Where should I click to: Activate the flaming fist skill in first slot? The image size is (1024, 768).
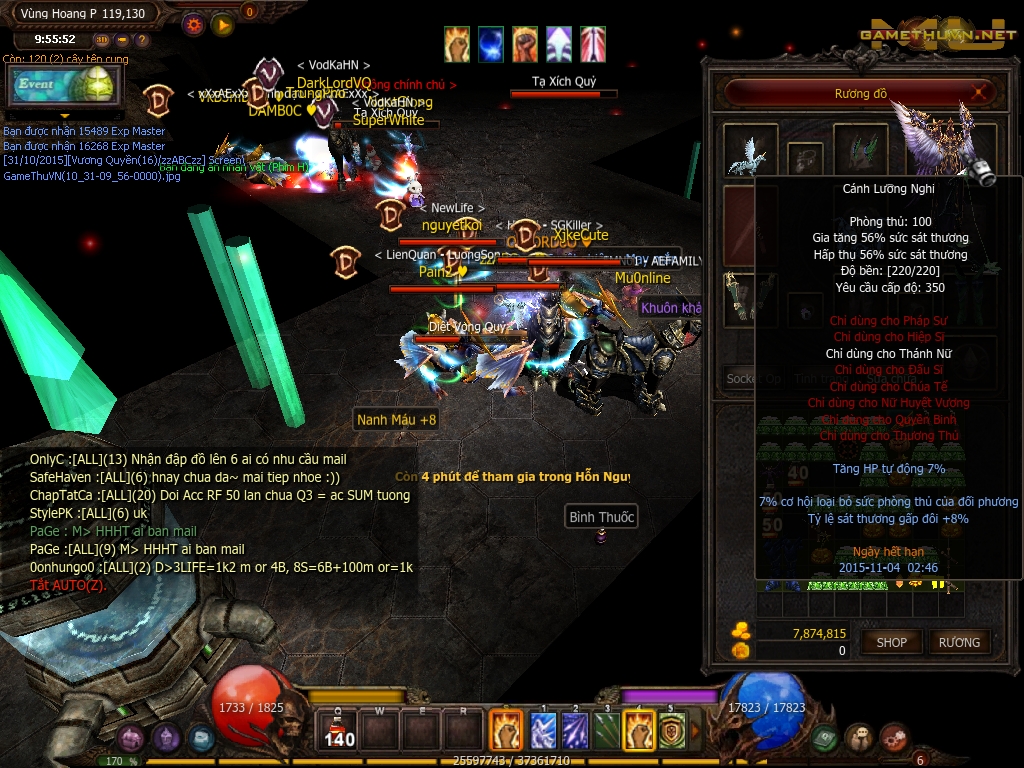tap(505, 729)
